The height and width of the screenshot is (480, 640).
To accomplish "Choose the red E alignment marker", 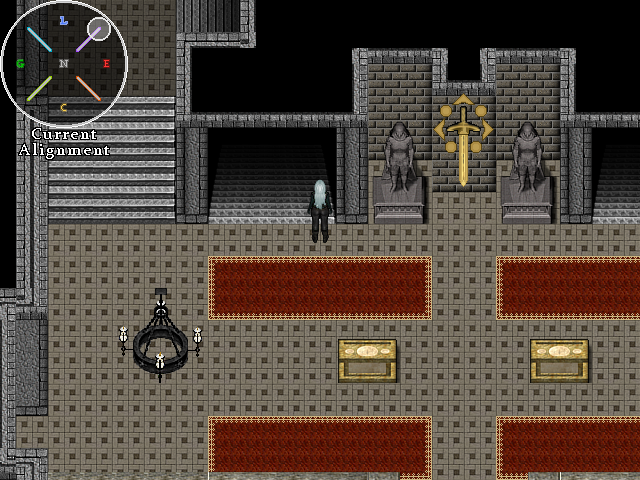I will pyautogui.click(x=107, y=64).
